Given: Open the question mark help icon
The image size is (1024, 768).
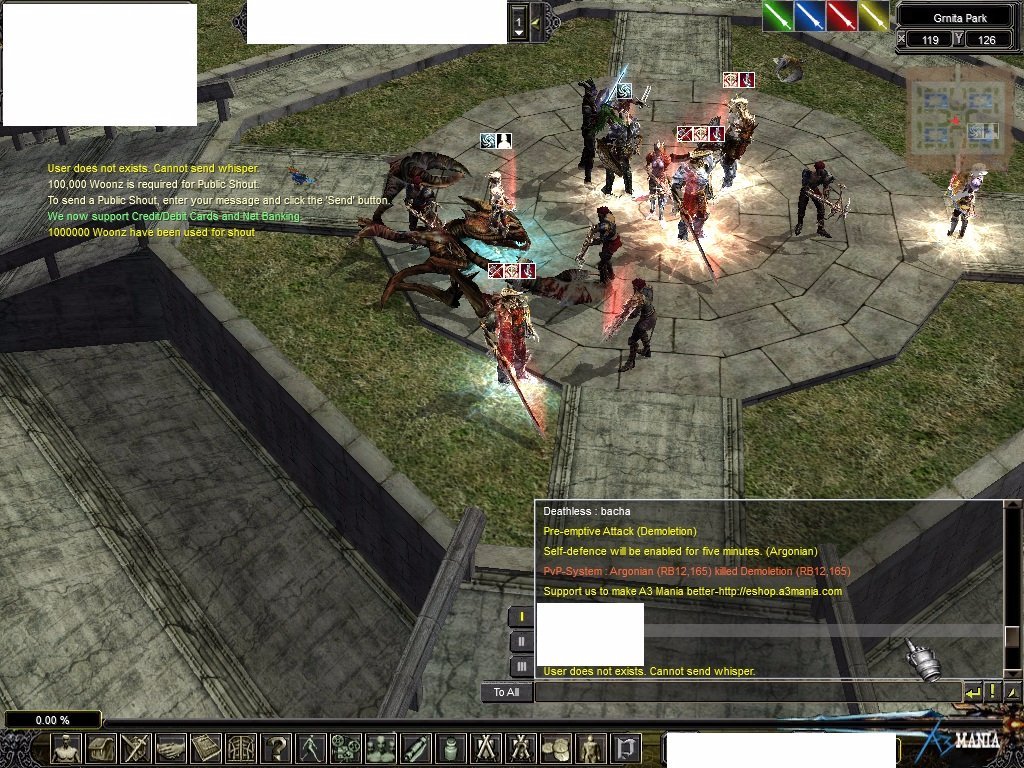Looking at the screenshot, I should pyautogui.click(x=276, y=748).
